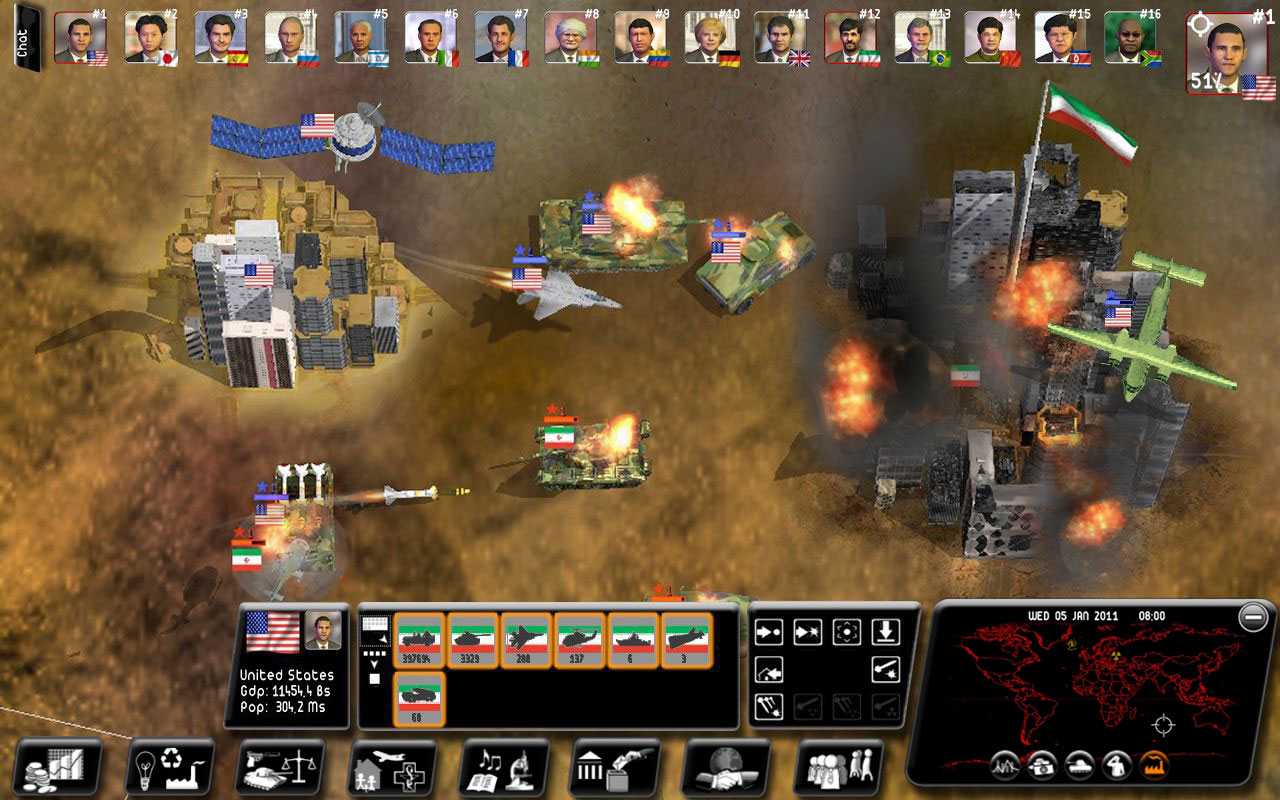The width and height of the screenshot is (1280, 800).
Task: Toggle the terrain mountains view on the minimap
Action: click(x=1005, y=765)
